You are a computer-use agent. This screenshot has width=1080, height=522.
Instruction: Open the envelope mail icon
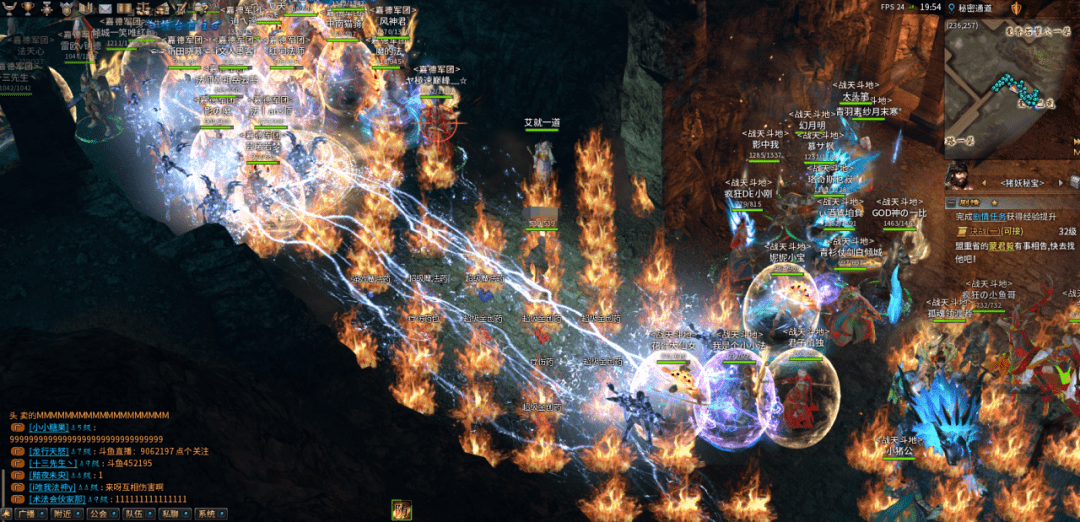[x=106, y=8]
